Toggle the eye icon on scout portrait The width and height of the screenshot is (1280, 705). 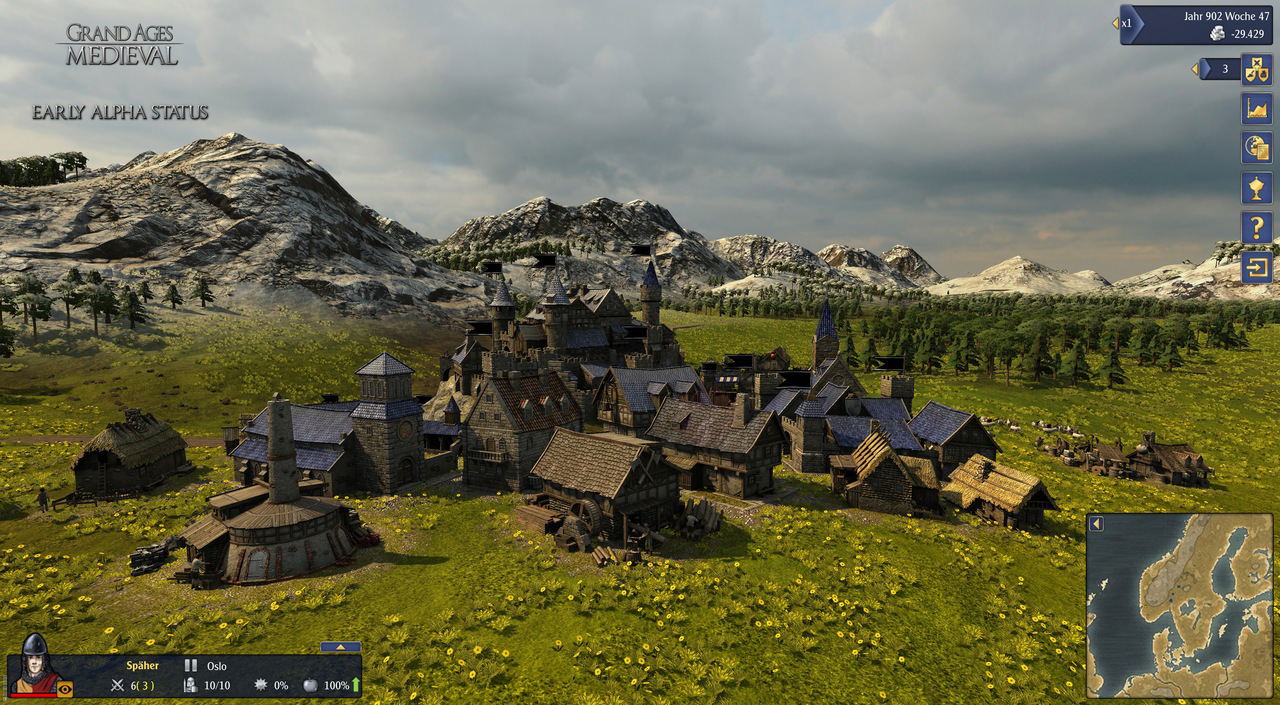click(x=65, y=688)
